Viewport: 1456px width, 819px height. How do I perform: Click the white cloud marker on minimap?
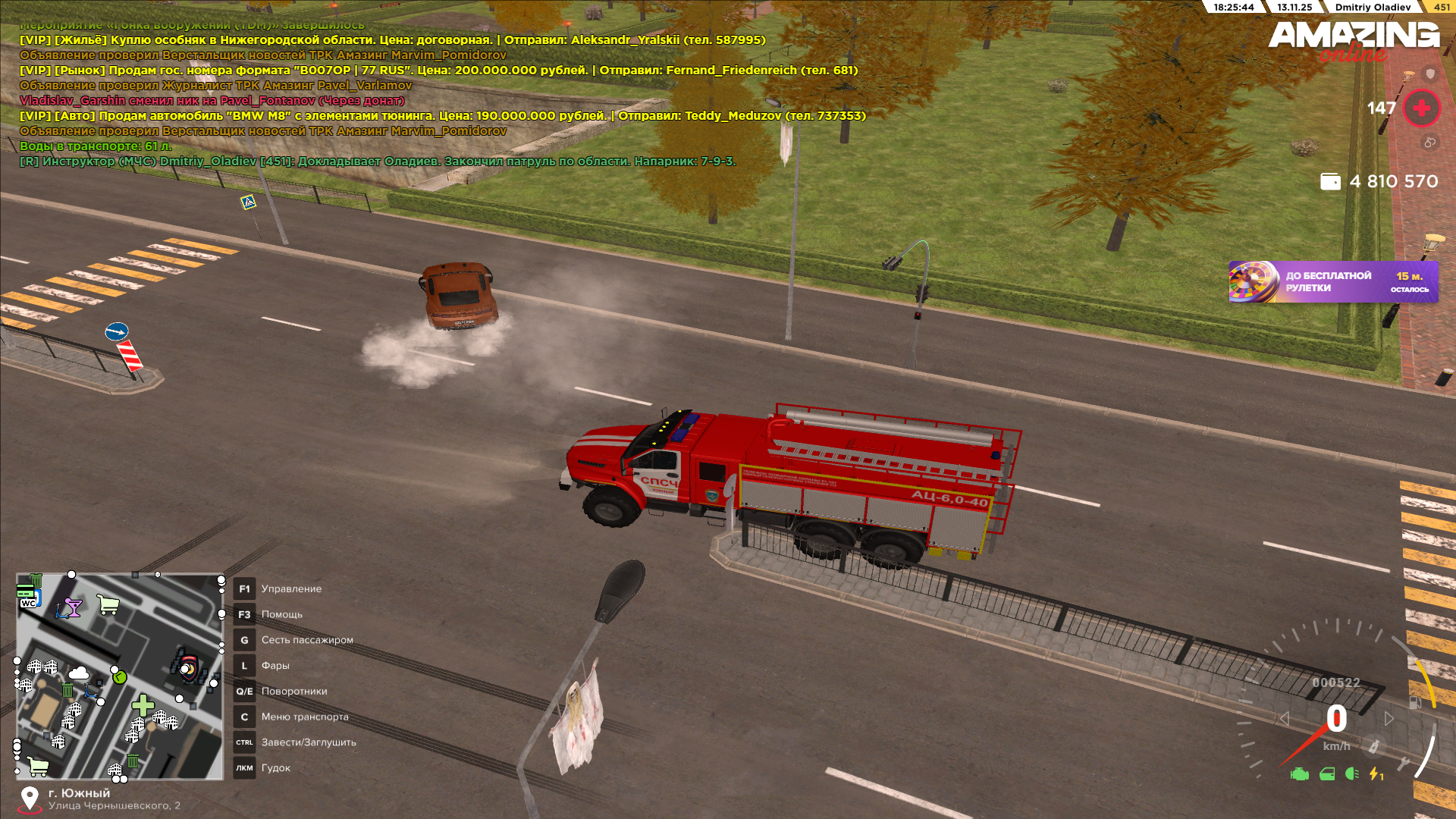click(x=79, y=673)
